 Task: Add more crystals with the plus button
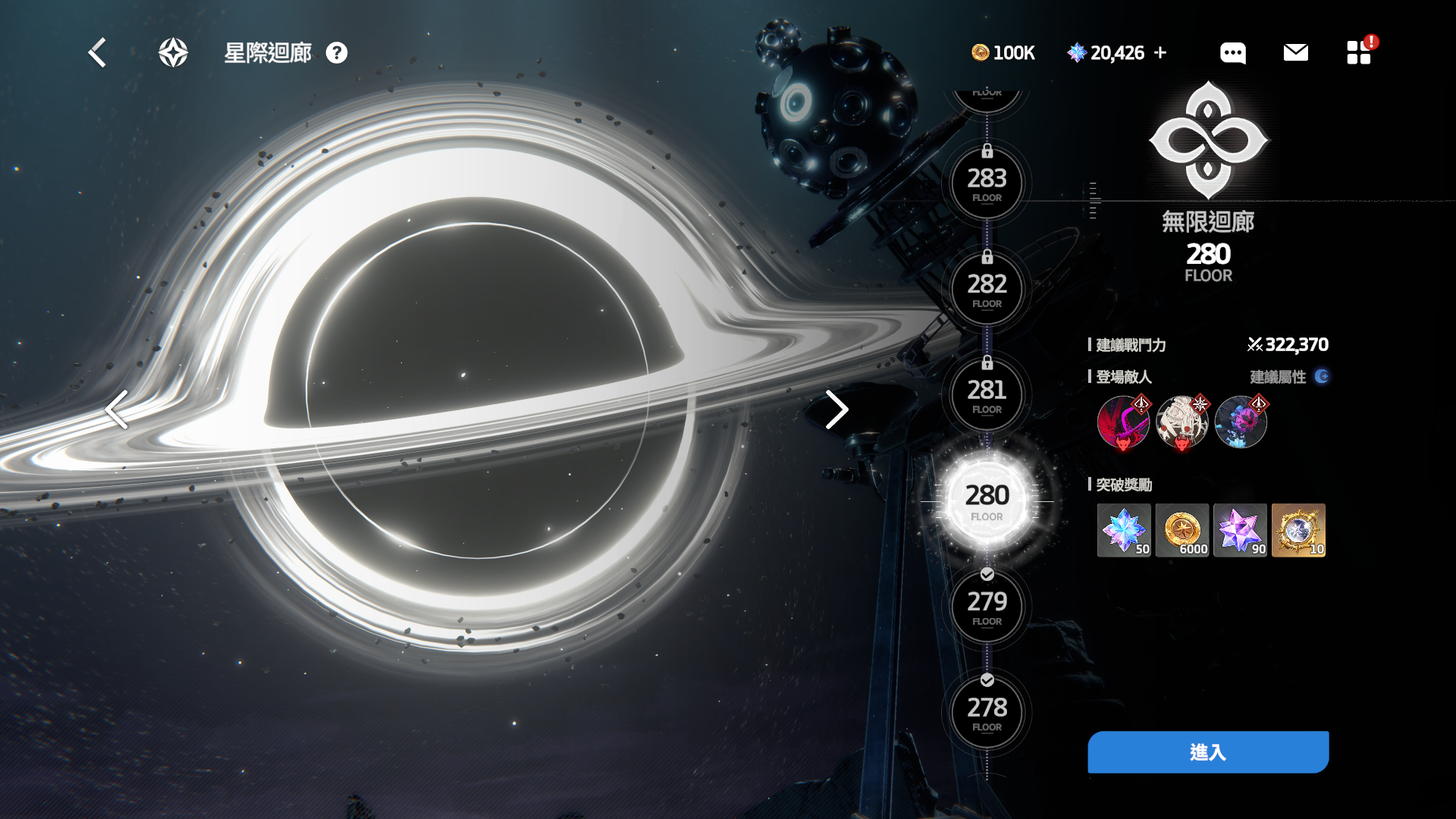point(1160,53)
